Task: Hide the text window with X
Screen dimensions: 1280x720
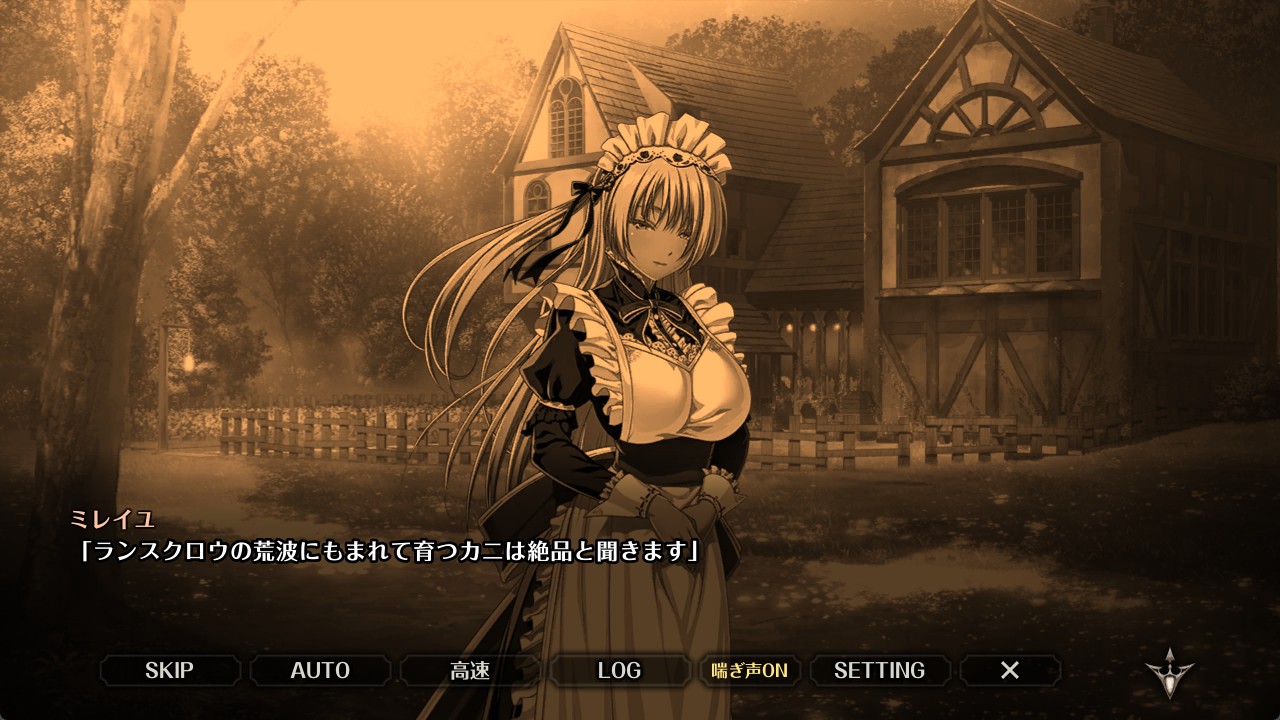Action: 1010,670
